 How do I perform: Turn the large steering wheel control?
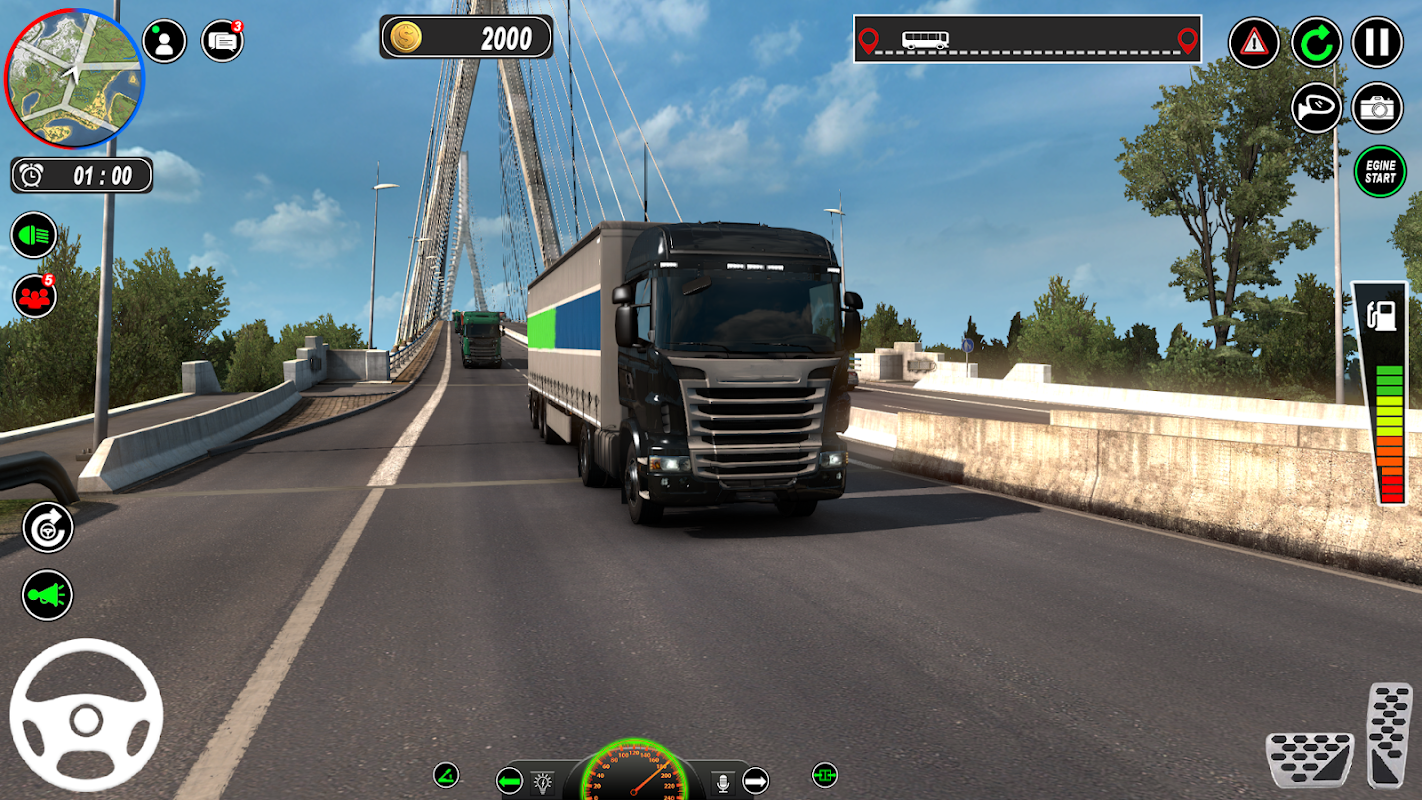point(86,715)
